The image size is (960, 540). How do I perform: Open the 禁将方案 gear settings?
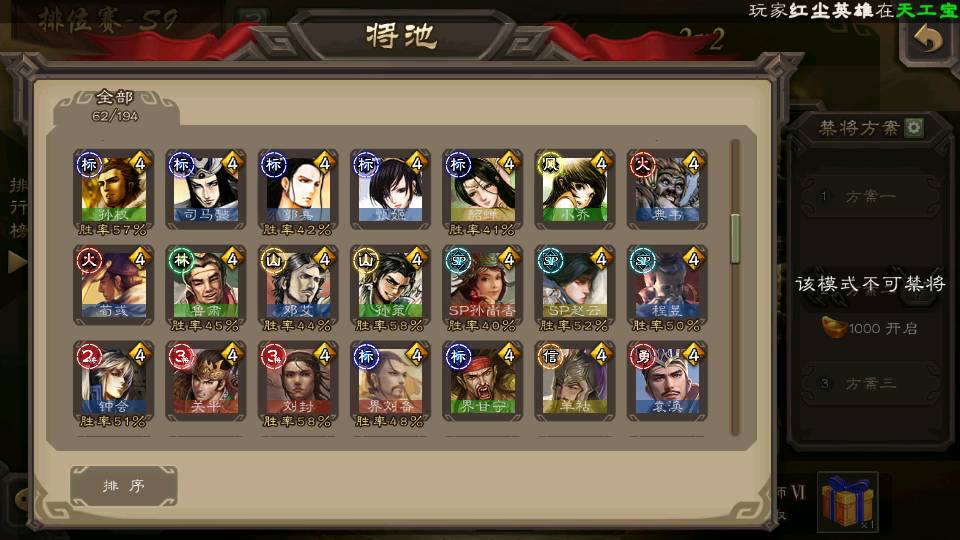coord(914,128)
